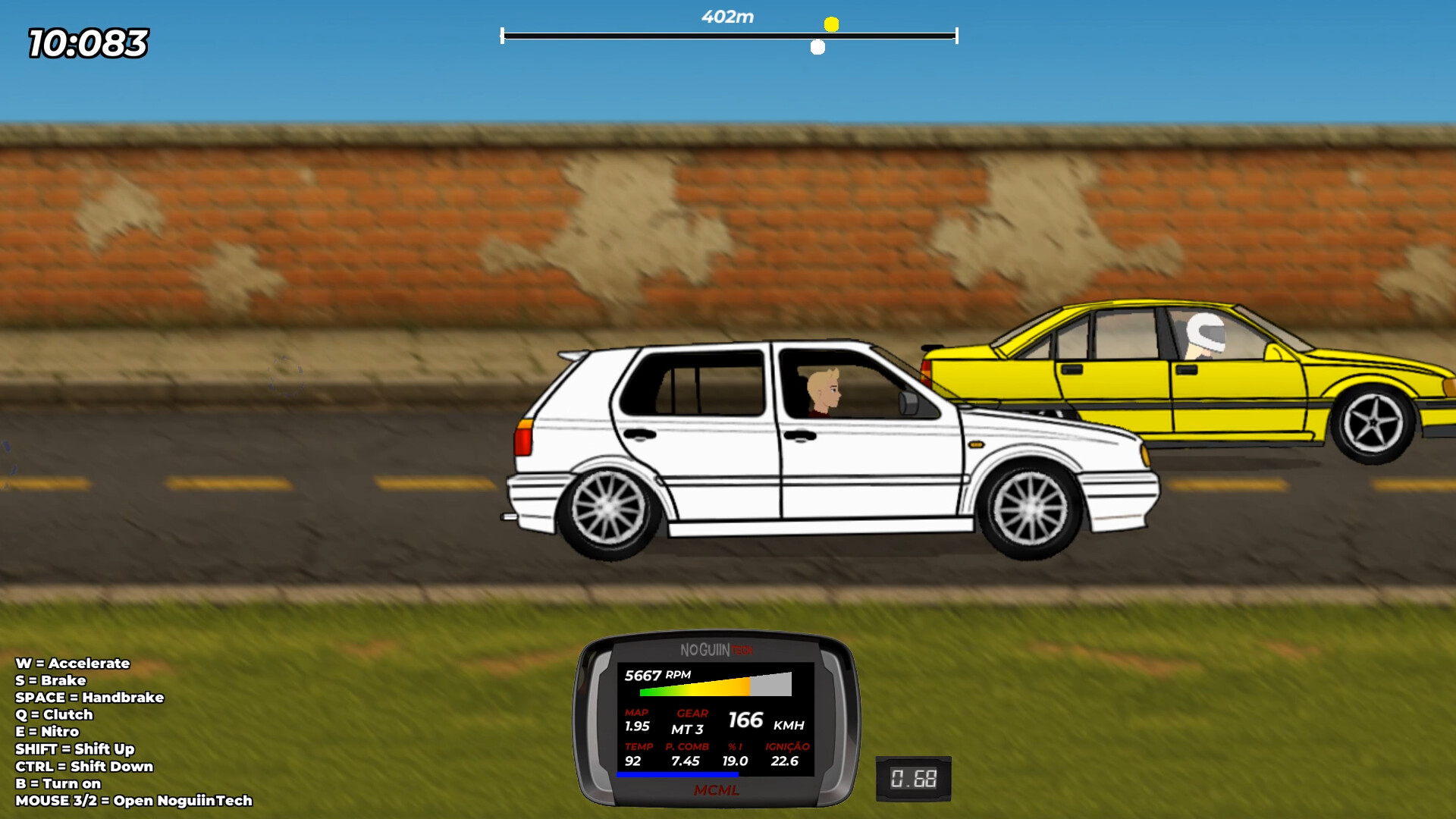The height and width of the screenshot is (819, 1456).
Task: Select the controls legend starting with W
Action: pyautogui.click(x=72, y=664)
